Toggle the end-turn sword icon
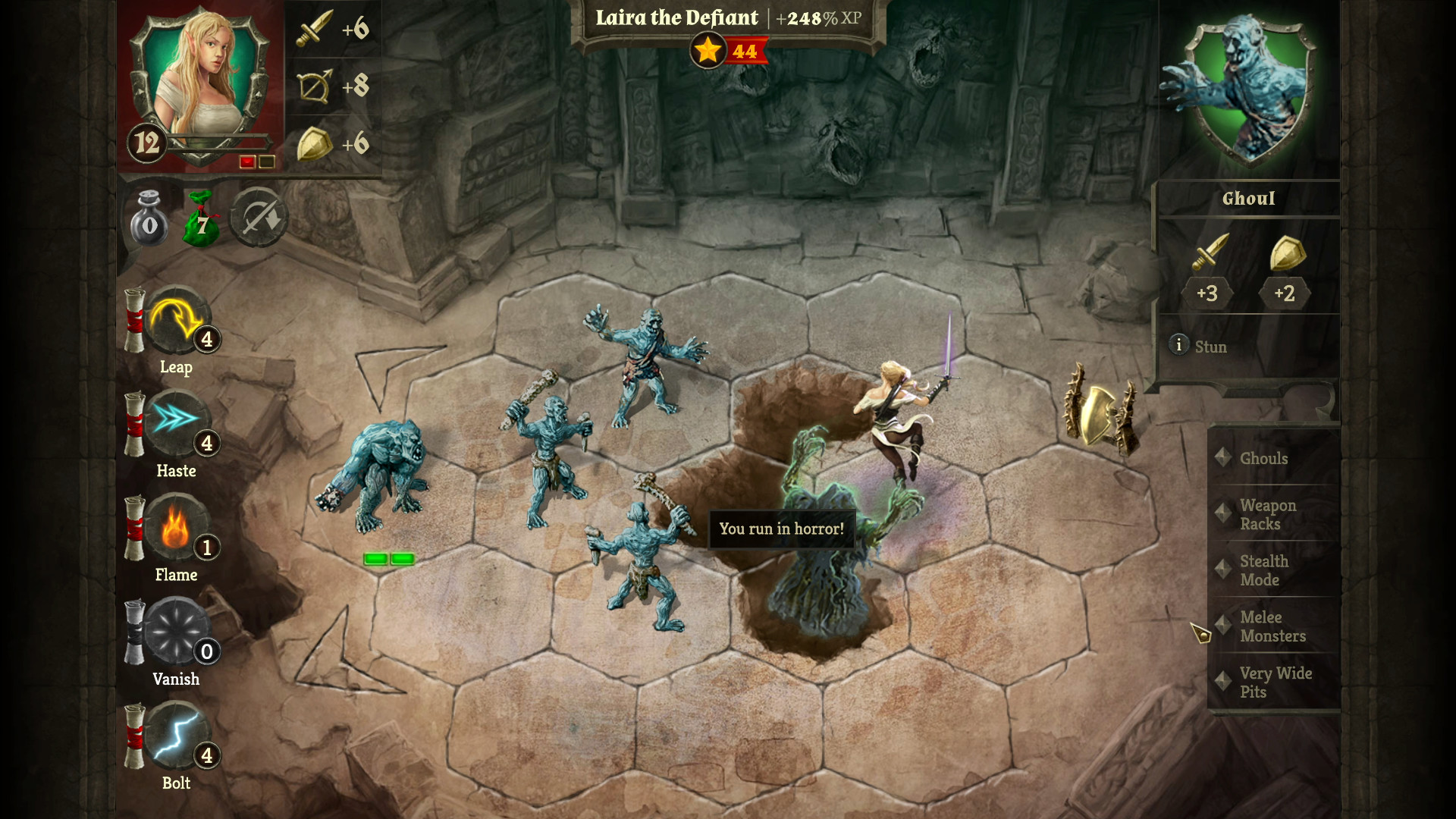 point(259,218)
